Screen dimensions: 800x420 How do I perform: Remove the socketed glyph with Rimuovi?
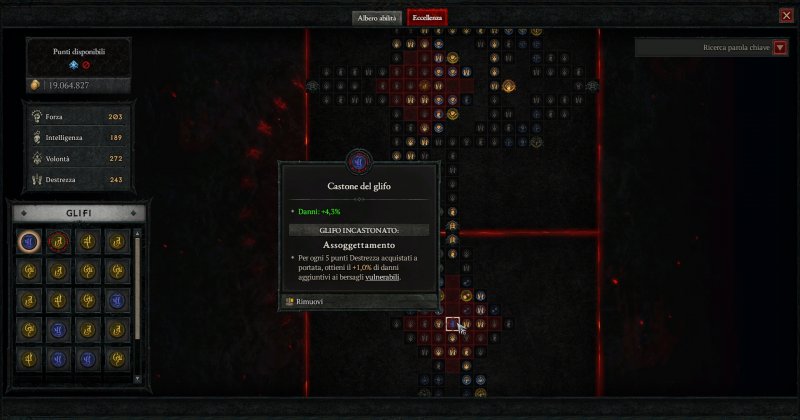tap(304, 301)
